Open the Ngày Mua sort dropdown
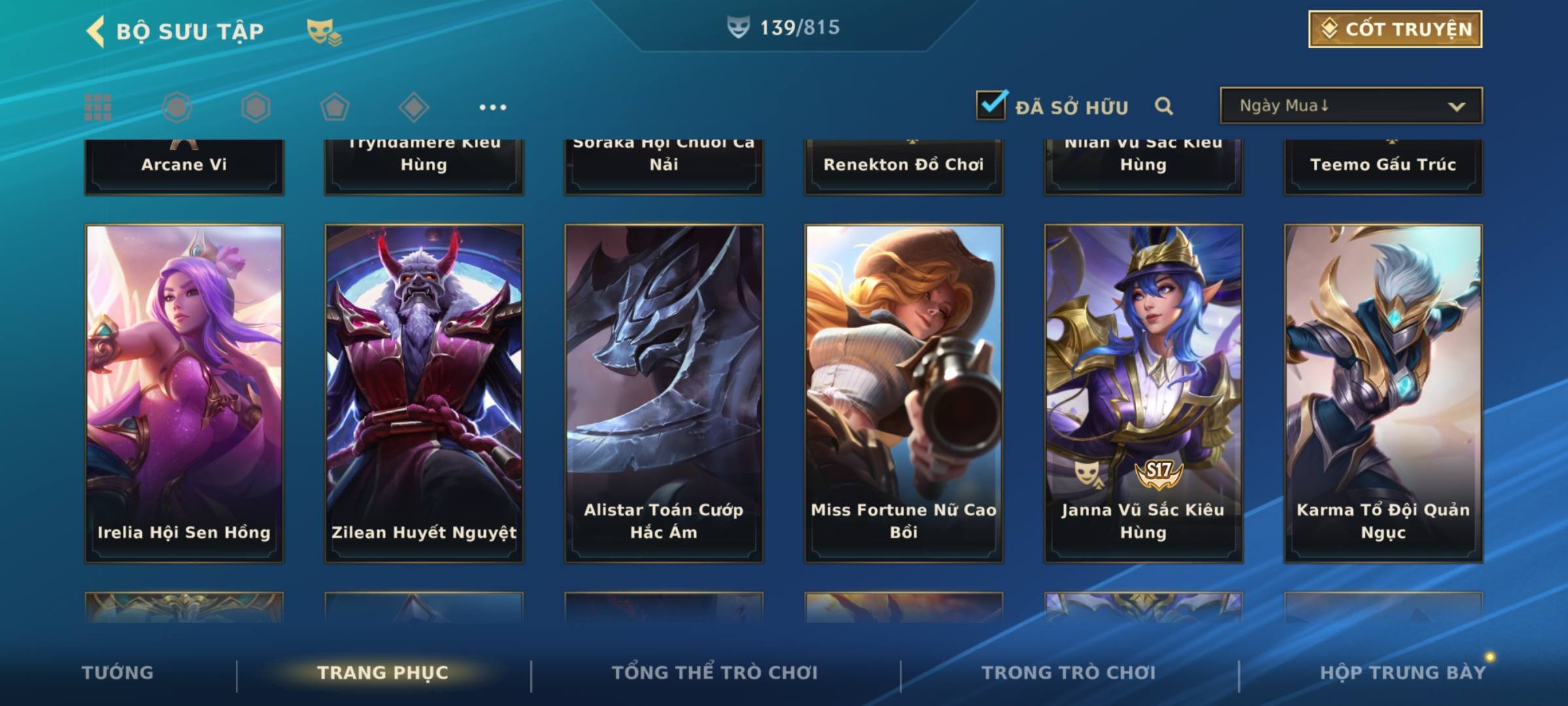This screenshot has width=1568, height=706. pos(1351,106)
